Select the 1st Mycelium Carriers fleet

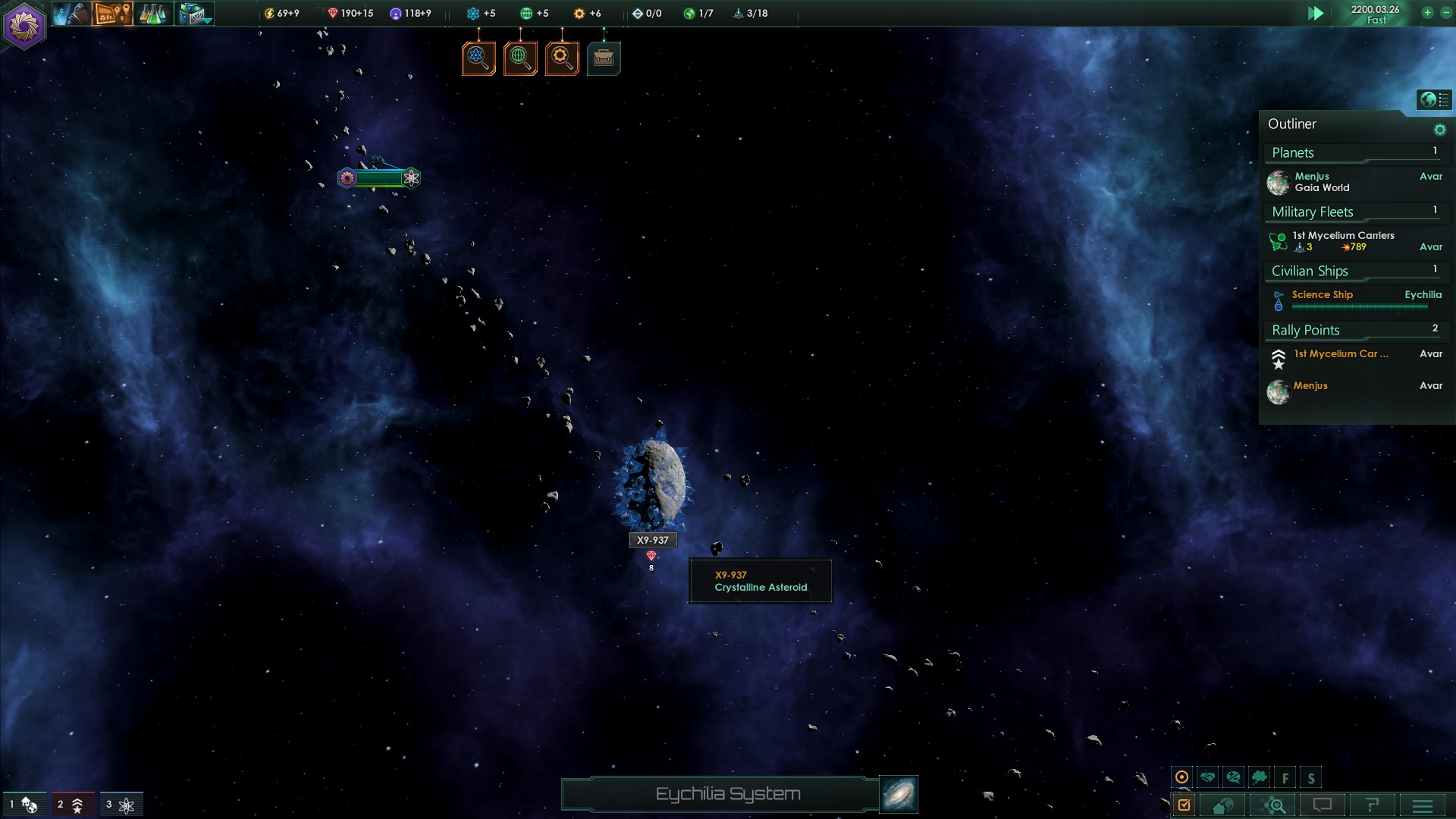(x=1343, y=241)
